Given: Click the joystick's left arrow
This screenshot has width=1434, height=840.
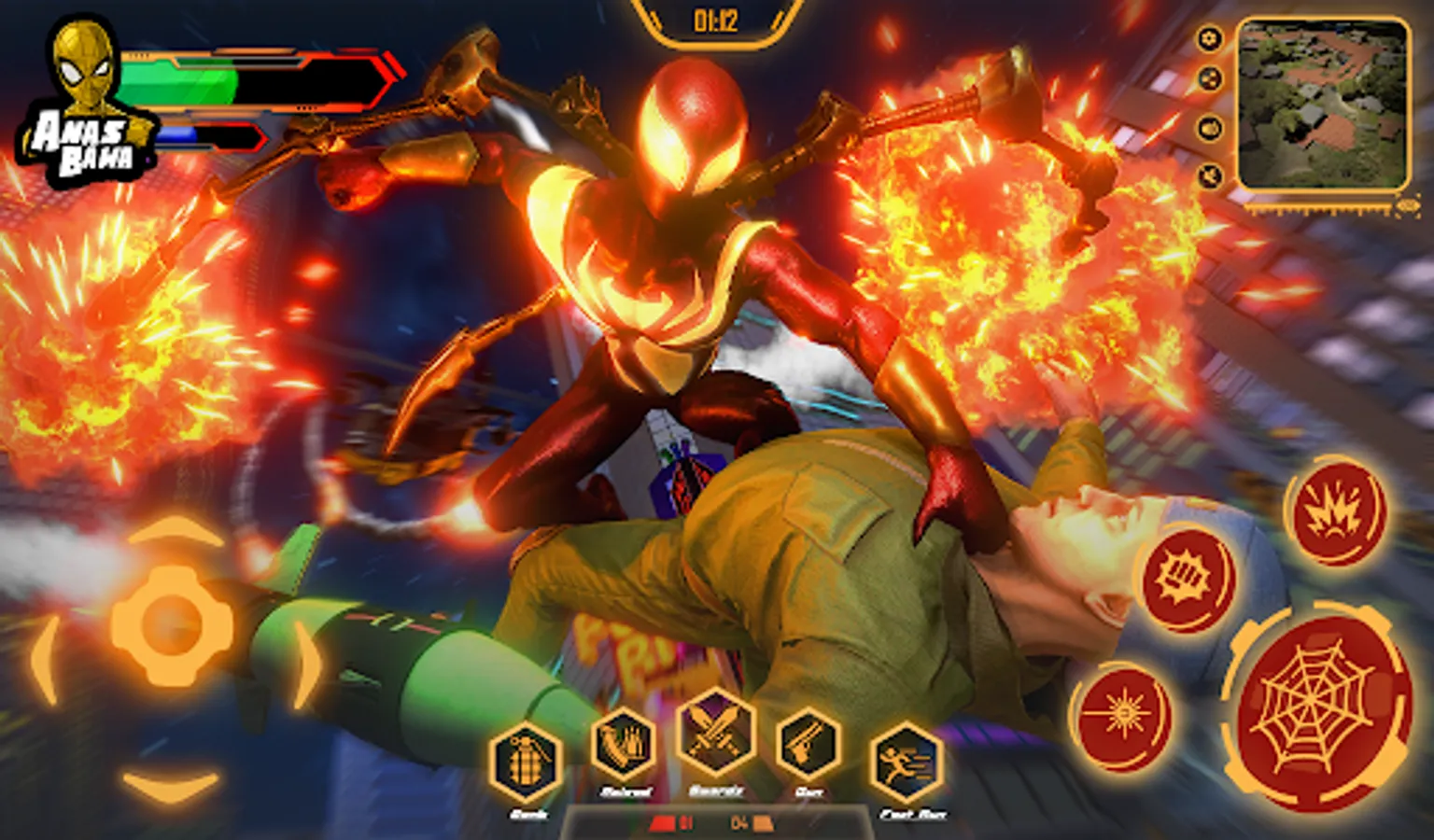Looking at the screenshot, I should pos(45,656).
